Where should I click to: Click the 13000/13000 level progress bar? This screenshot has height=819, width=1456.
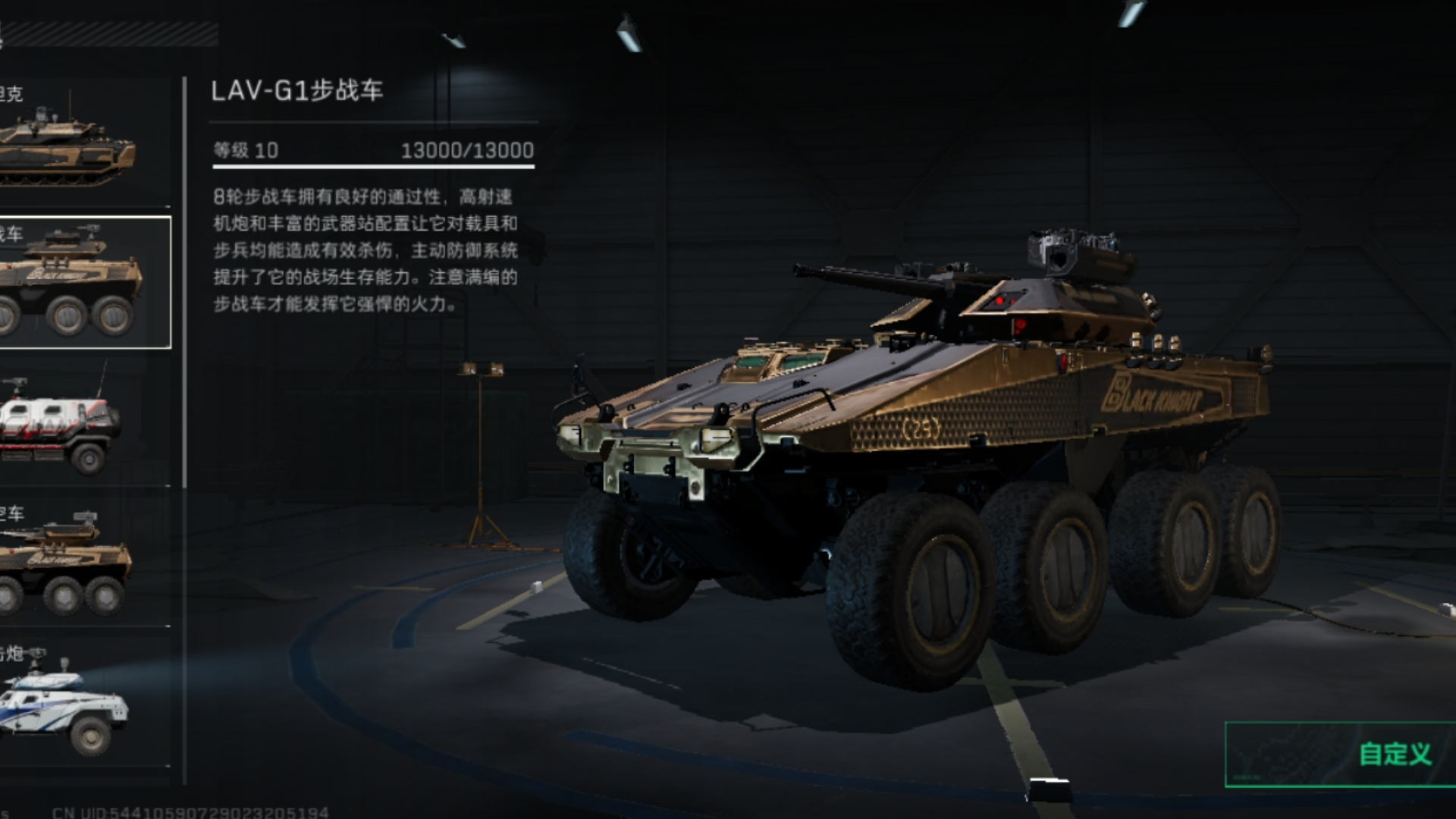[x=465, y=150]
